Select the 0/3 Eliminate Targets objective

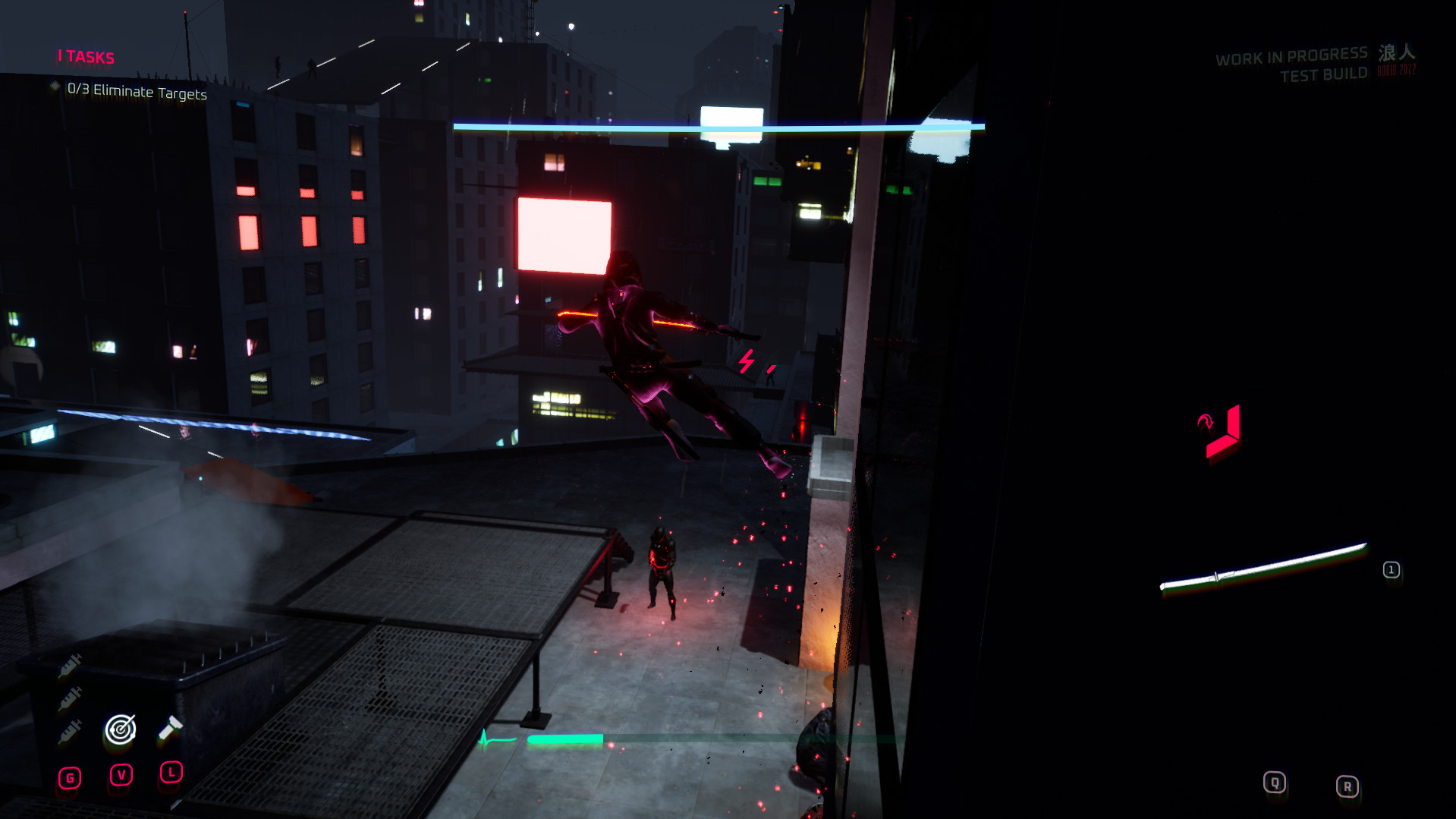pos(137,93)
